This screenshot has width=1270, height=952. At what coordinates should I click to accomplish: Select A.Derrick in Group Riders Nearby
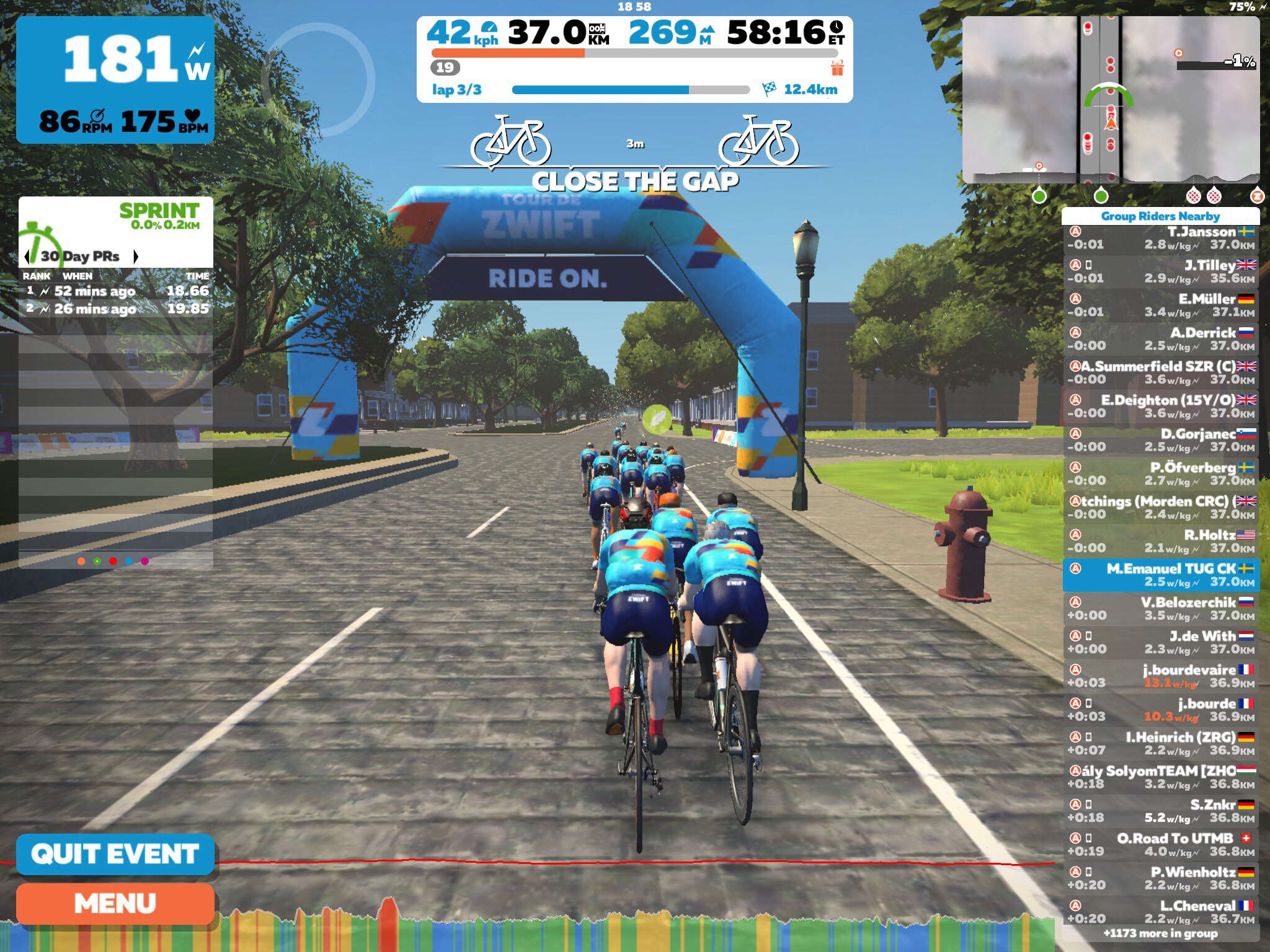1160,340
